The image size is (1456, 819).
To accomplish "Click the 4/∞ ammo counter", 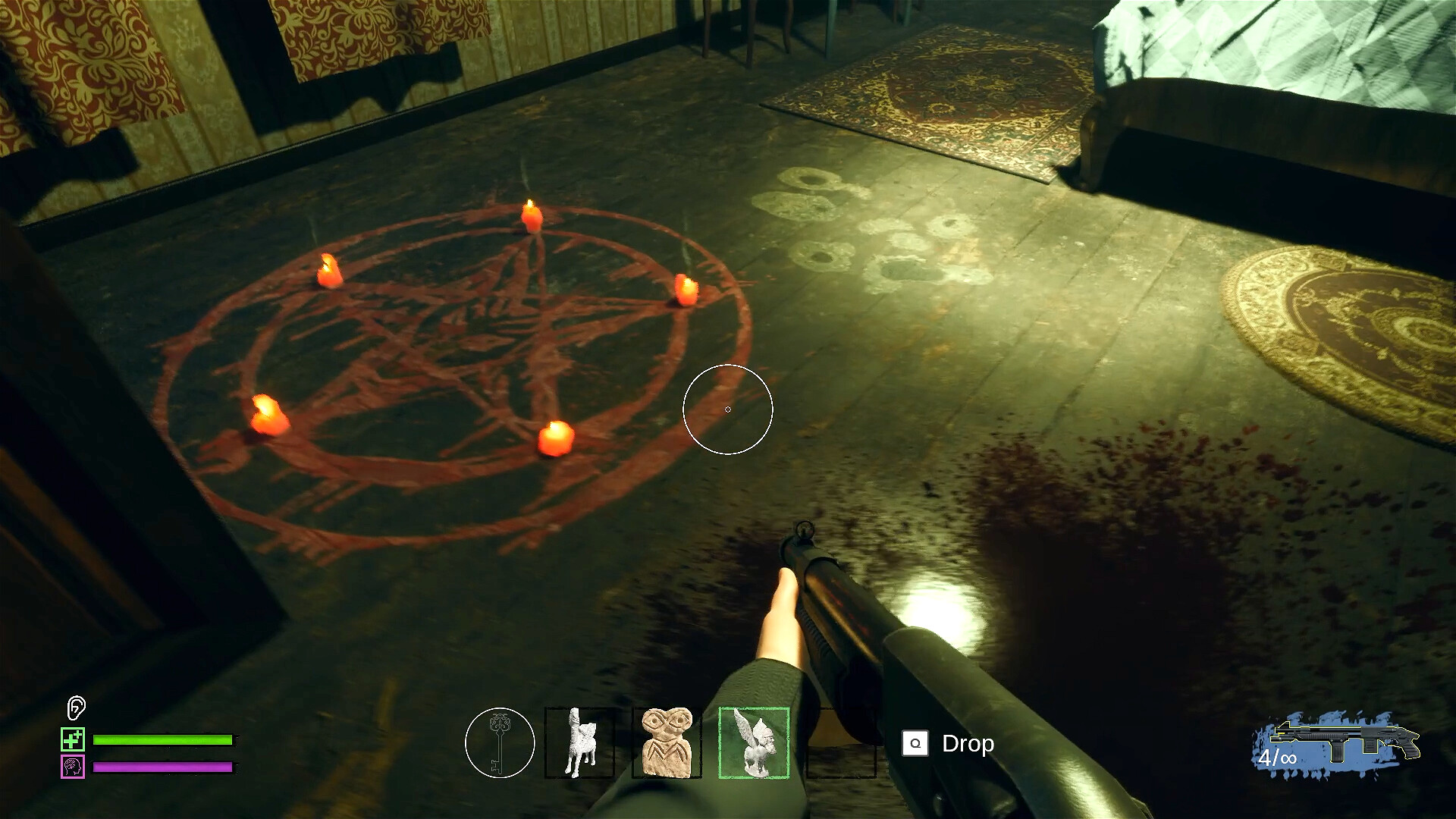I will tap(1279, 758).
